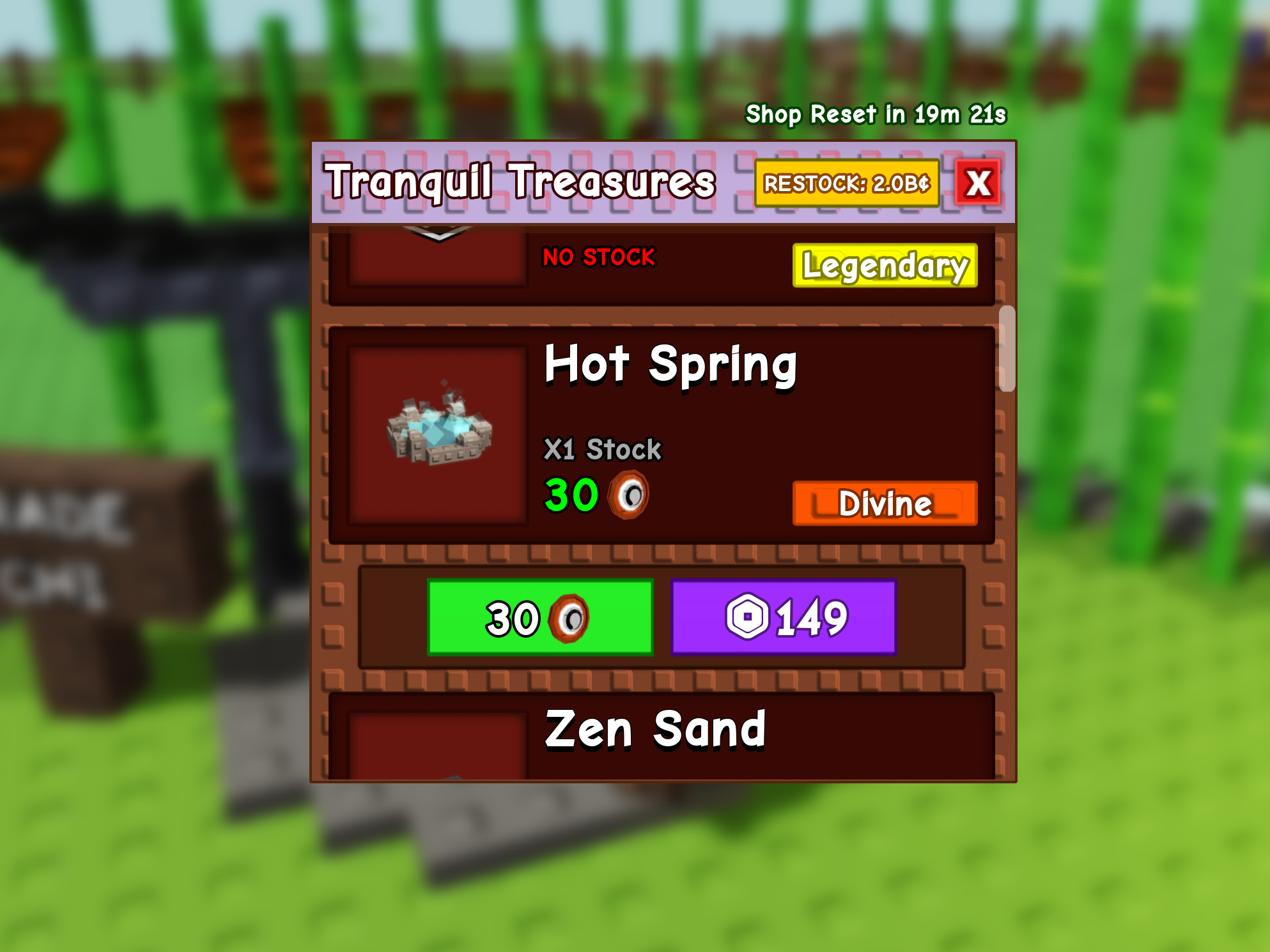Open the Shop Reset timer display
Screen dimensions: 1270x952
(x=877, y=114)
